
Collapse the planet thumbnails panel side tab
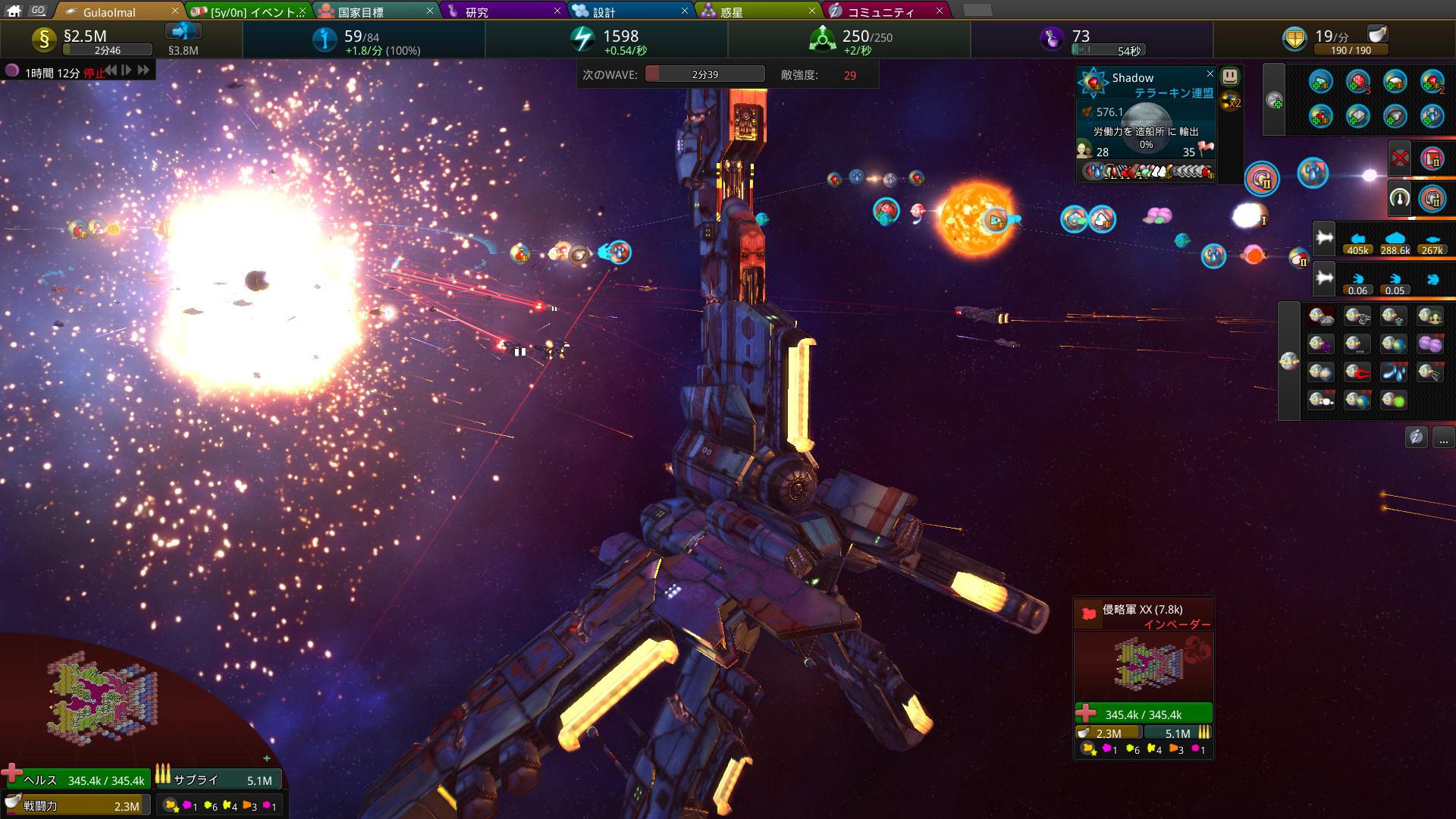click(x=1289, y=361)
